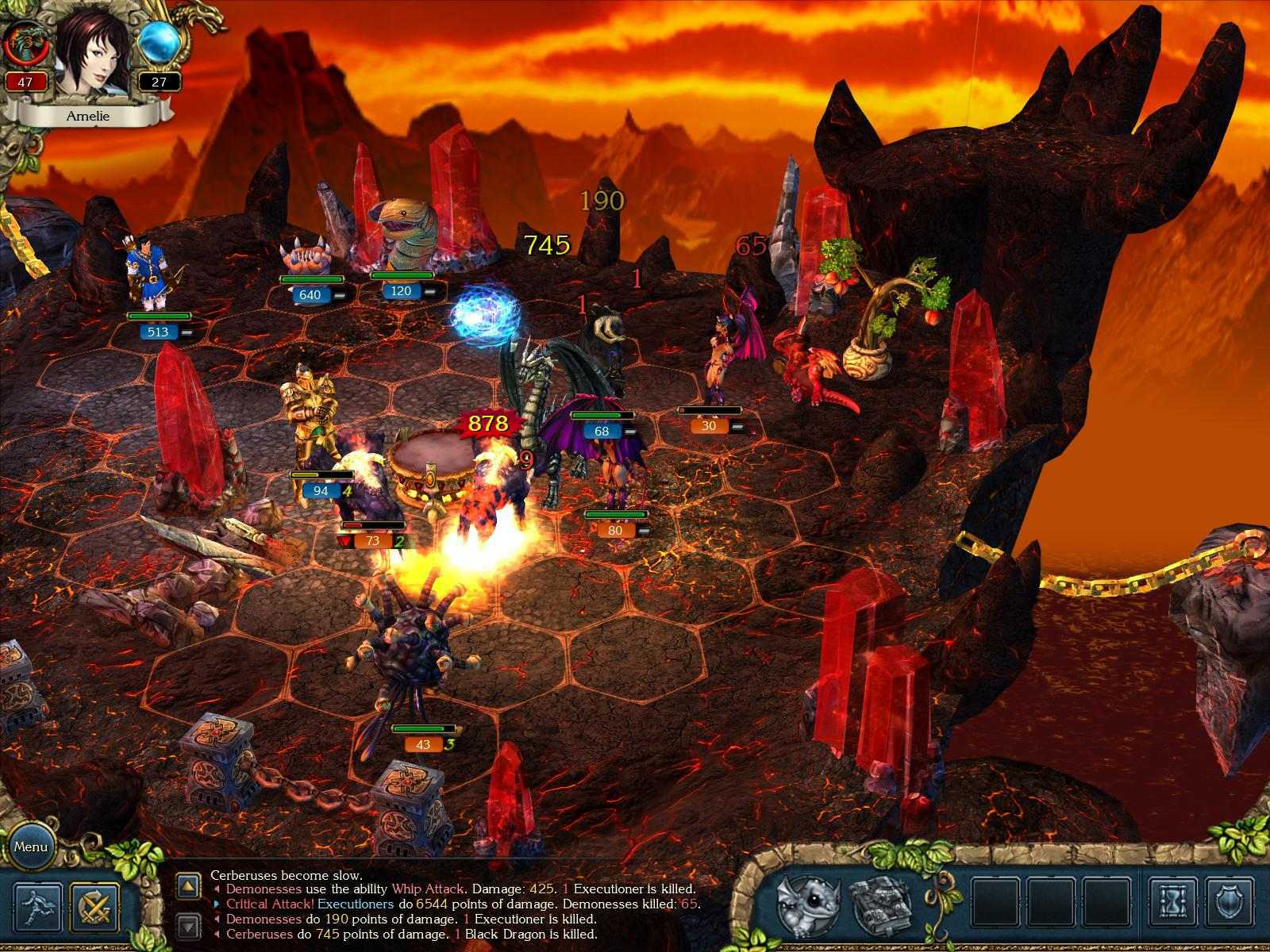Click the shield defend button
1270x952 pixels.
coord(1231,904)
